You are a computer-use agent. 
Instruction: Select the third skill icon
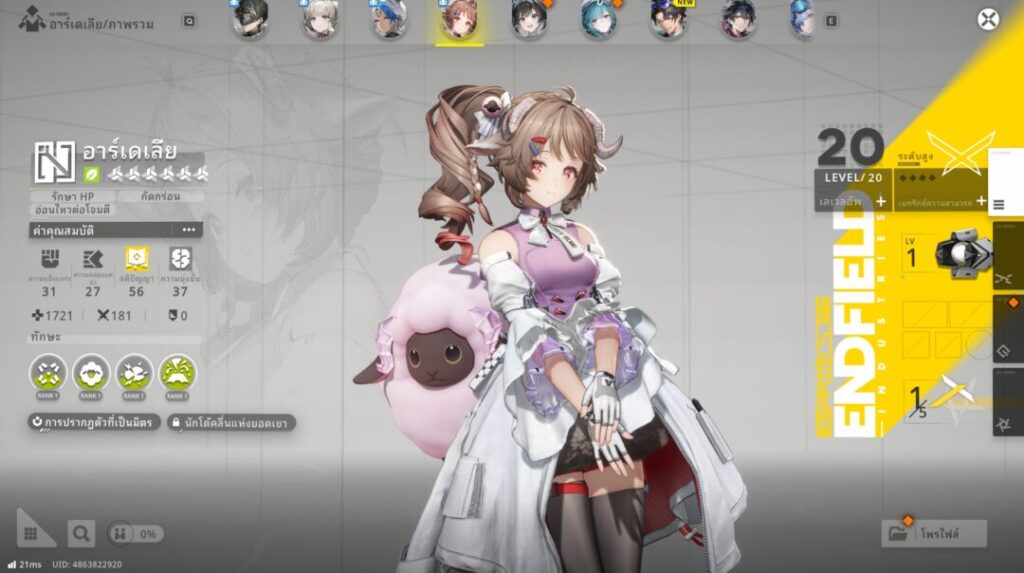pos(134,373)
